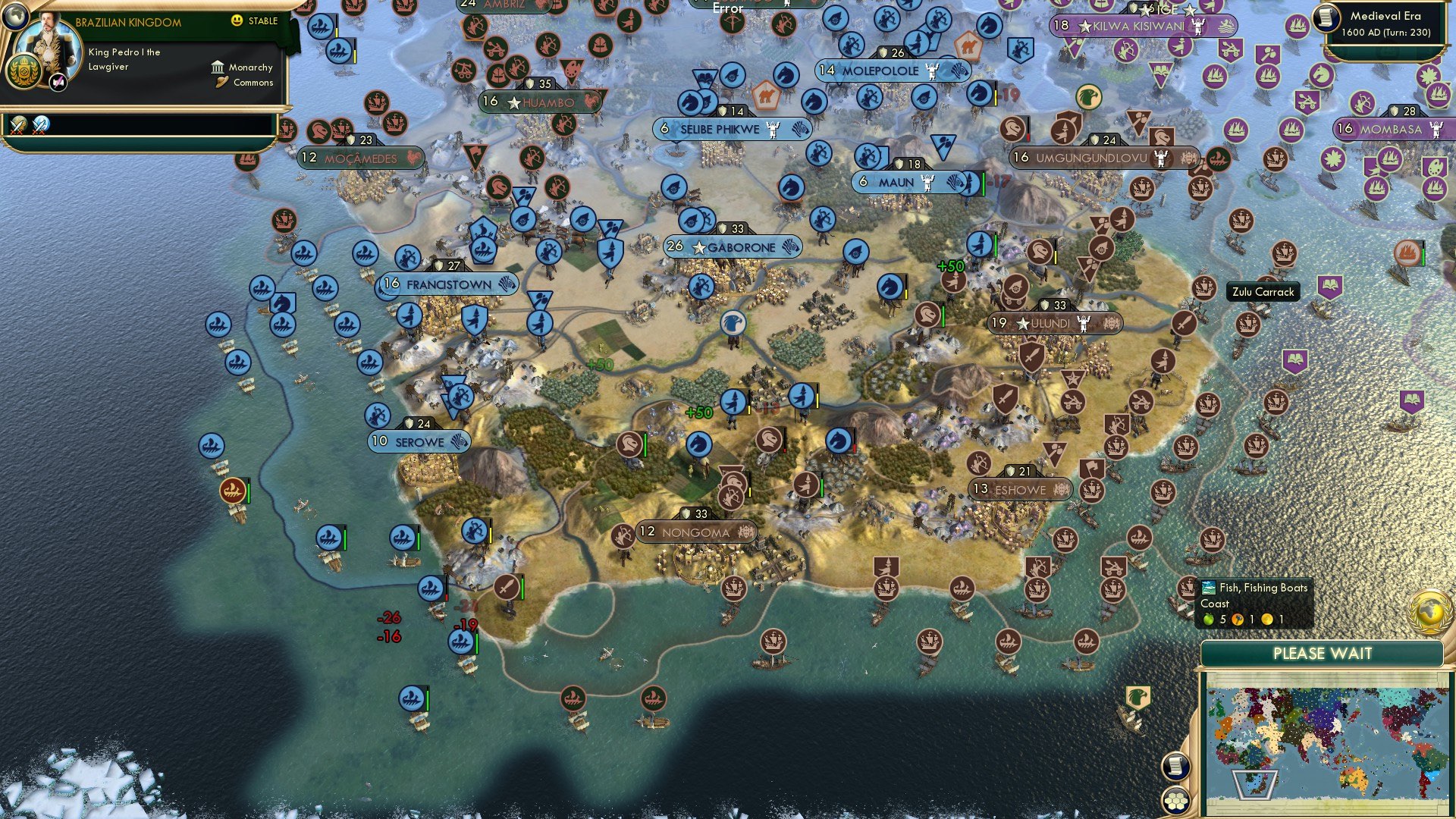Screen dimensions: 1456x819
Task: Click the Brazilian Kingdom coat of arms emblem
Action: tap(24, 71)
